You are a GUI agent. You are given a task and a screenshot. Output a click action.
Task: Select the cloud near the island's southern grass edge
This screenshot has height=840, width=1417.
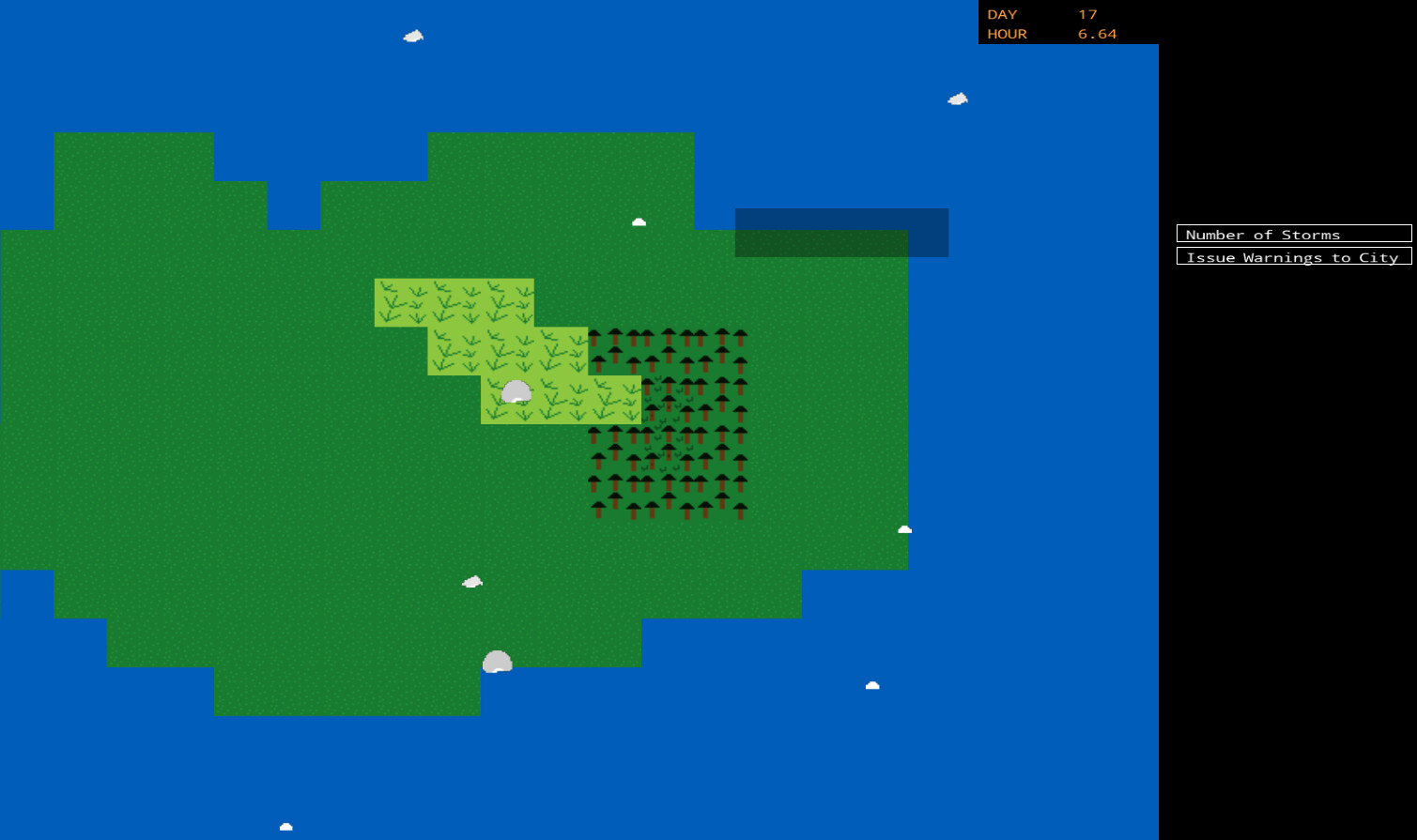(470, 581)
